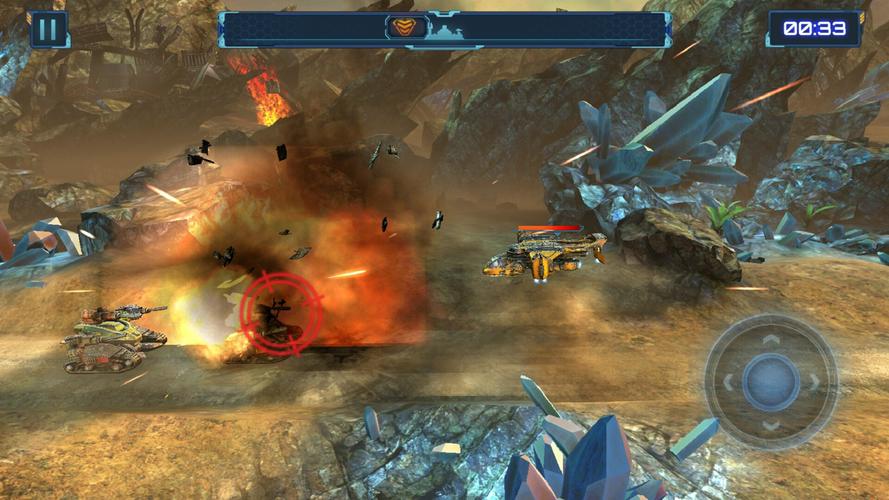Tap the joystick's right arrow
The image size is (889, 500).
pyautogui.click(x=815, y=381)
